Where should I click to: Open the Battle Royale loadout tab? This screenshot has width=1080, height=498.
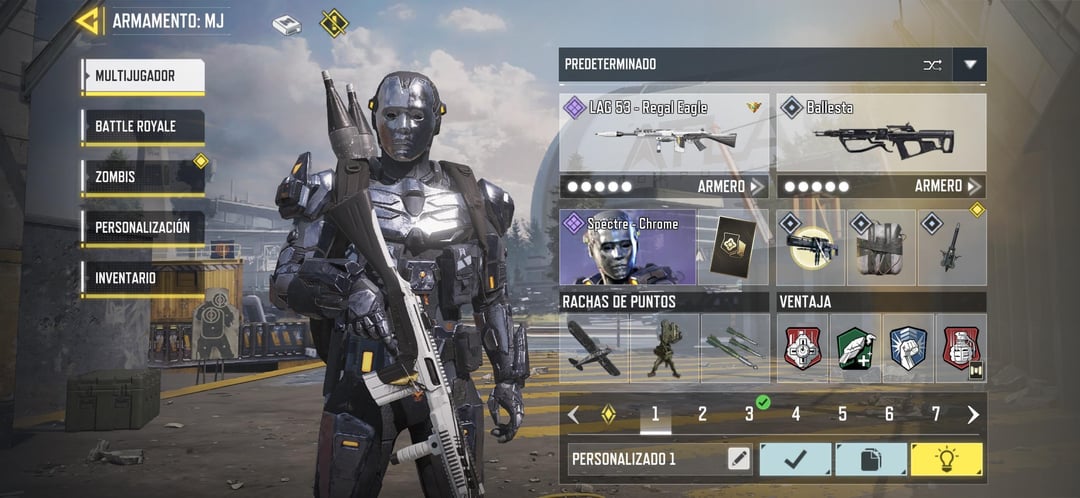coord(143,127)
